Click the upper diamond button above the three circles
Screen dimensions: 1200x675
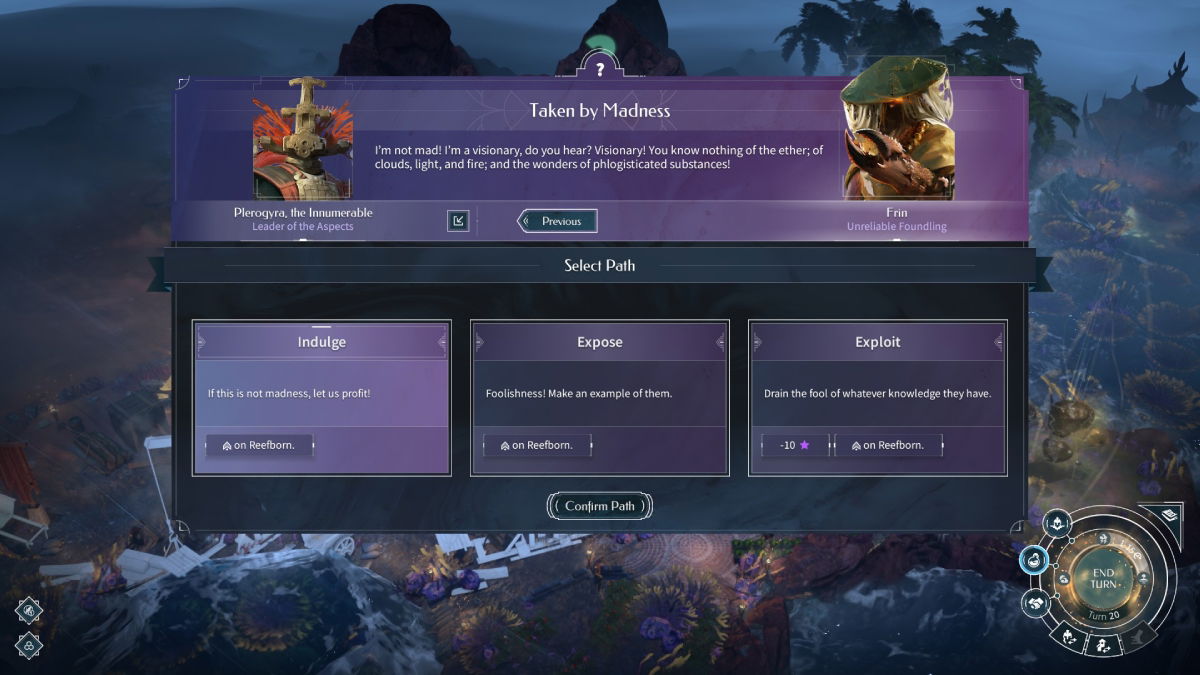tap(29, 610)
